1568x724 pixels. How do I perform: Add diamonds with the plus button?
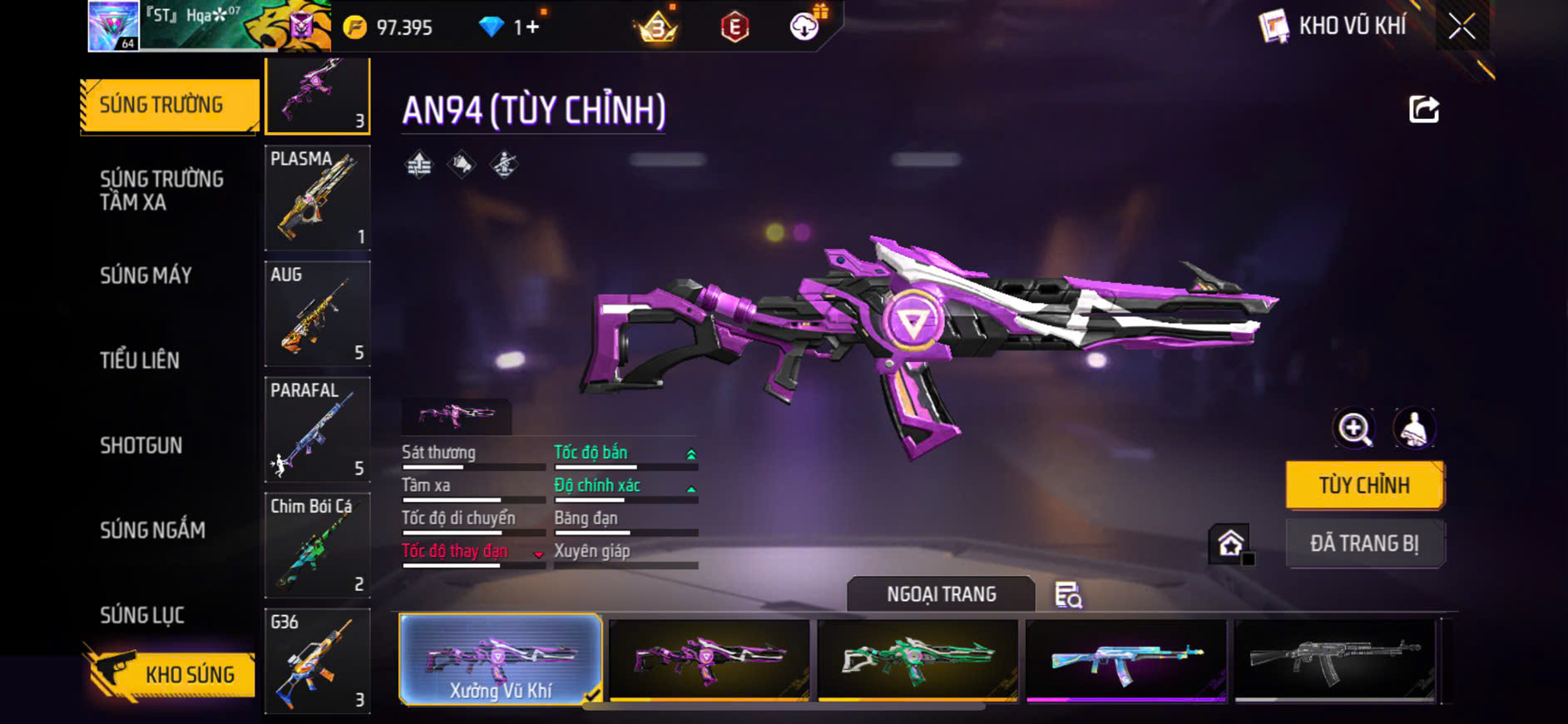(532, 27)
